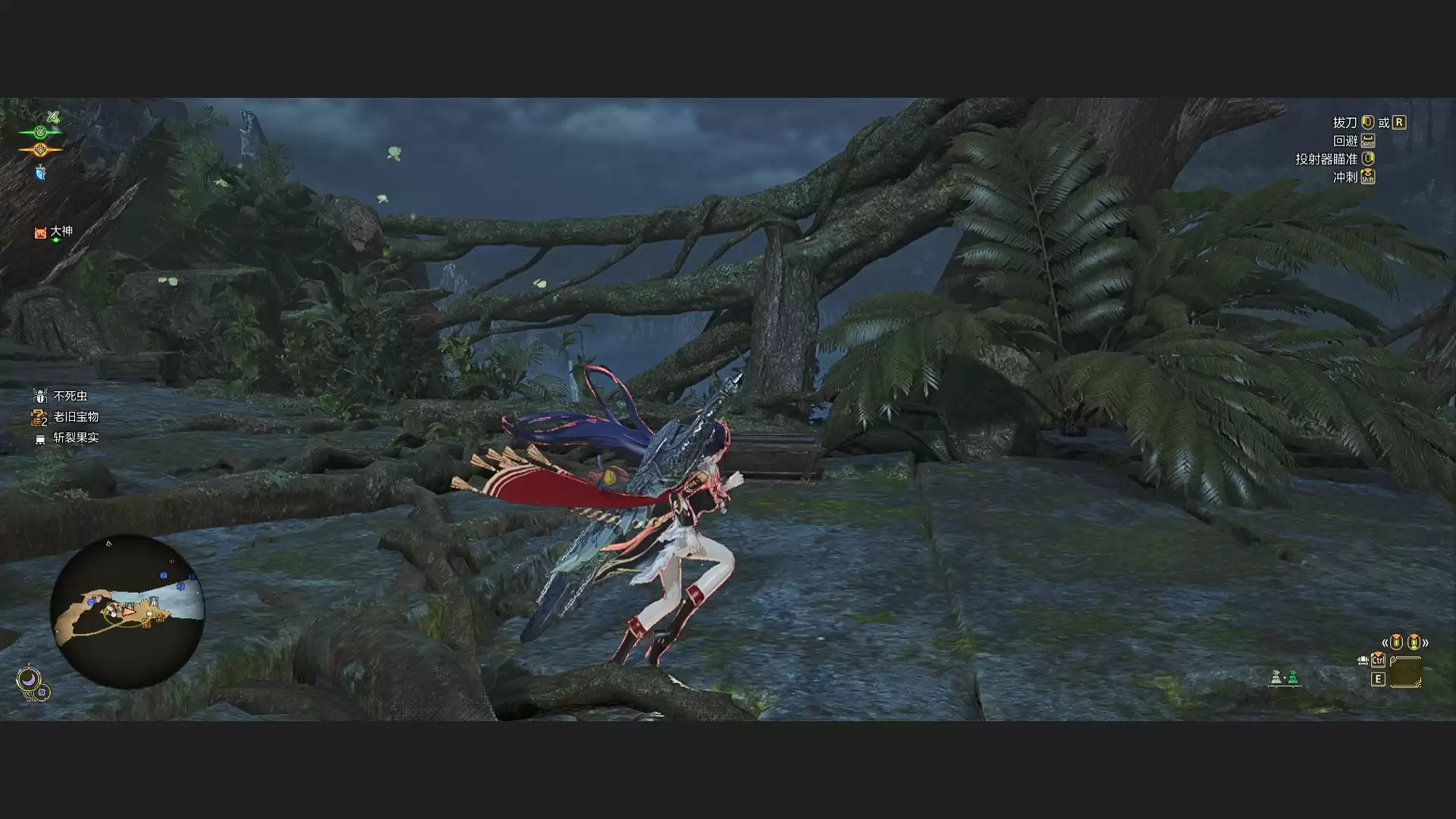Select the weapon sharpness icon top-left
1456x819 pixels.
[x=53, y=116]
